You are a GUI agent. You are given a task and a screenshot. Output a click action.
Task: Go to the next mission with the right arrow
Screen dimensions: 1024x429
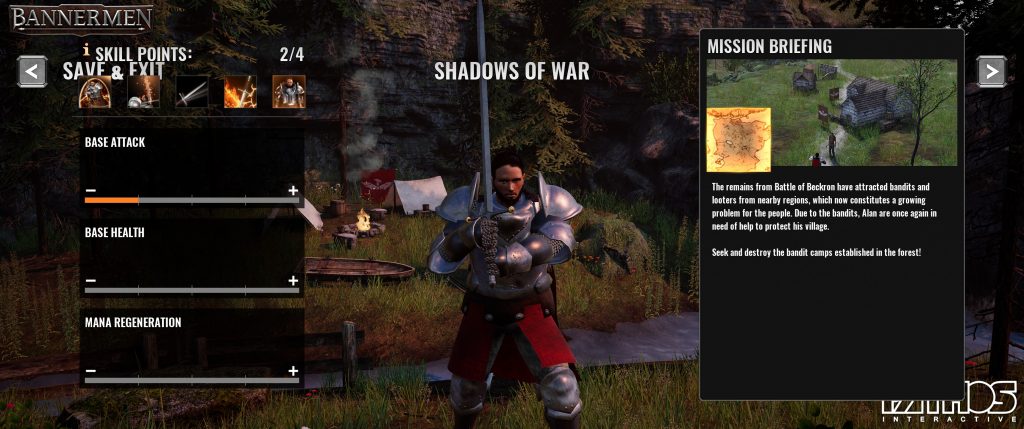coord(990,70)
